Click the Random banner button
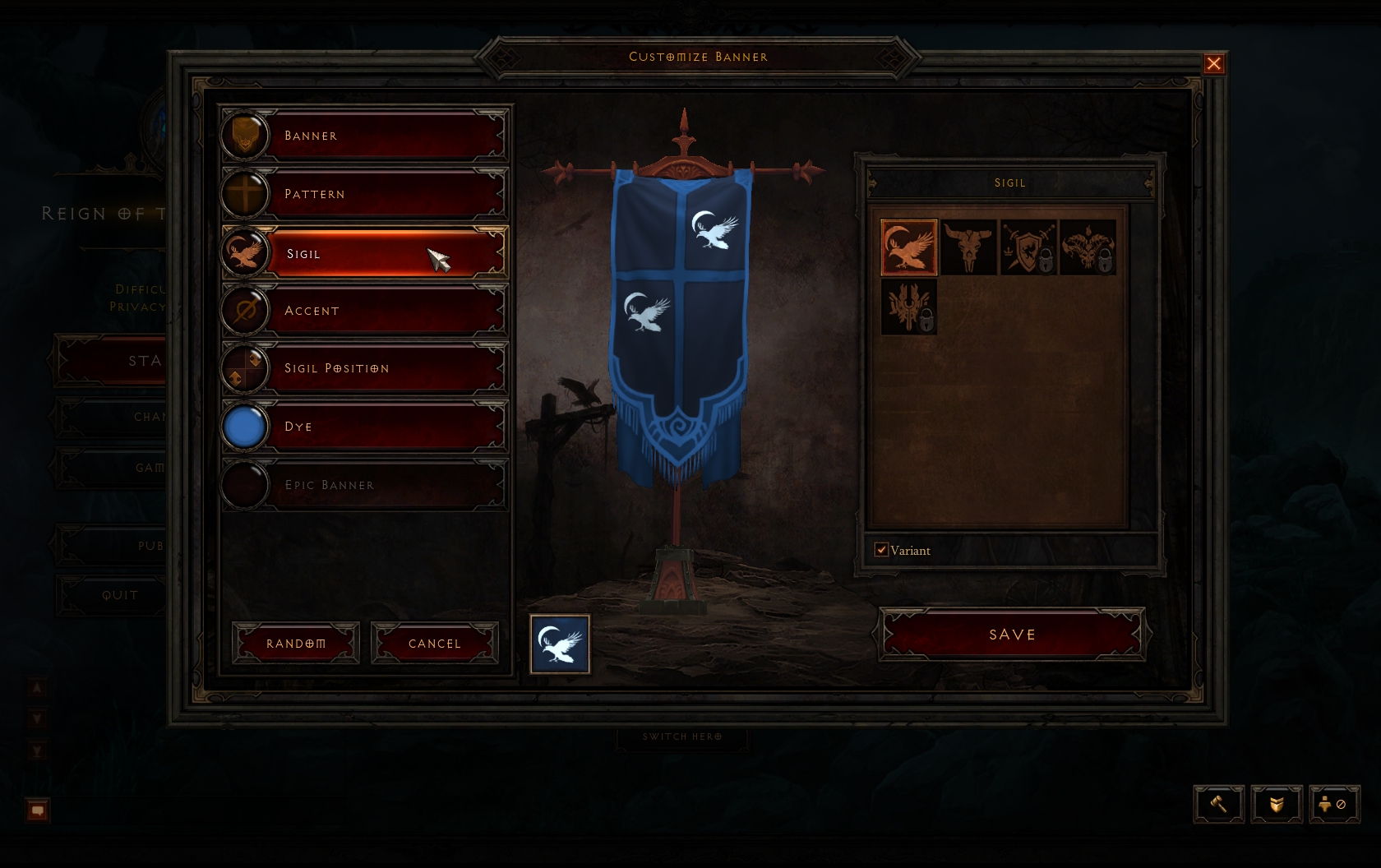Image resolution: width=1381 pixels, height=868 pixels. click(x=296, y=643)
